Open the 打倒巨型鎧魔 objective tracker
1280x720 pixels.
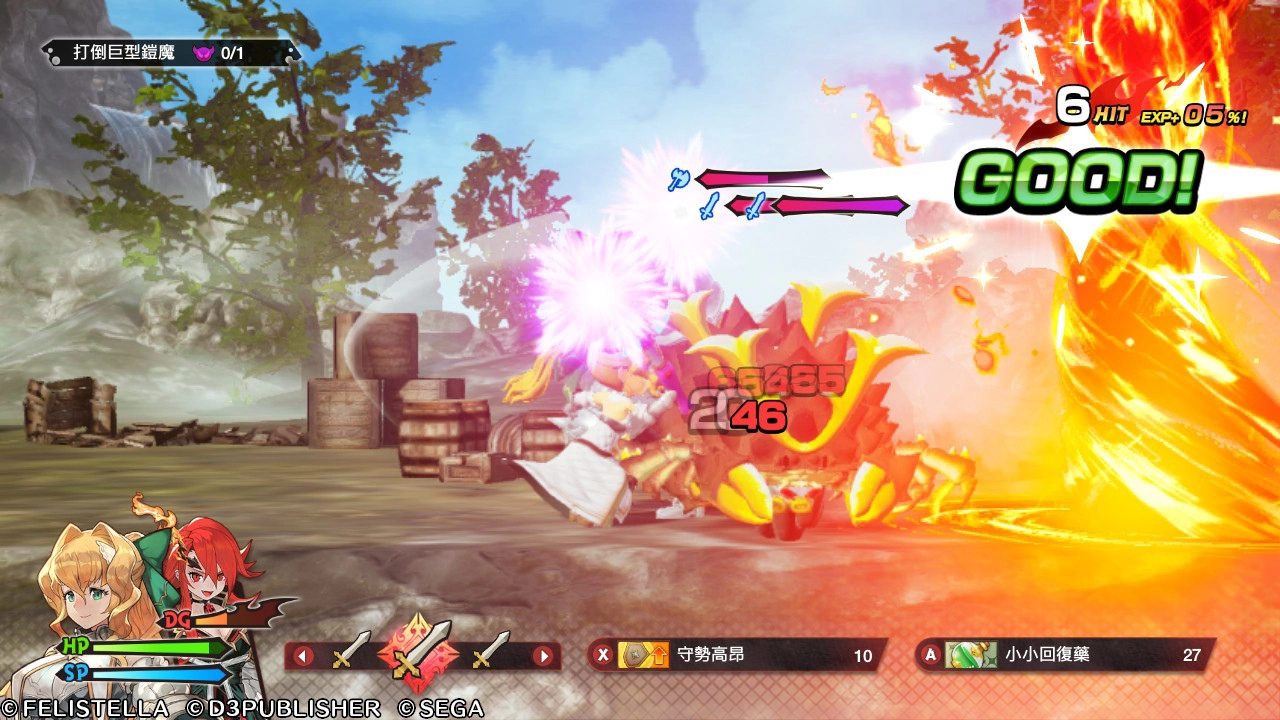pos(168,52)
